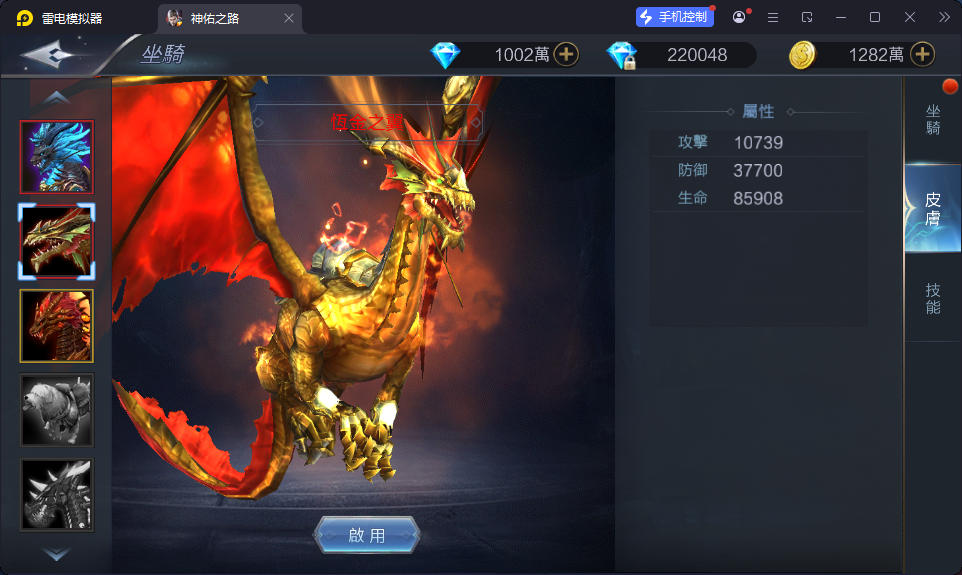Open the 手机控制 emulator control
This screenshot has height=575, width=962.
click(674, 17)
